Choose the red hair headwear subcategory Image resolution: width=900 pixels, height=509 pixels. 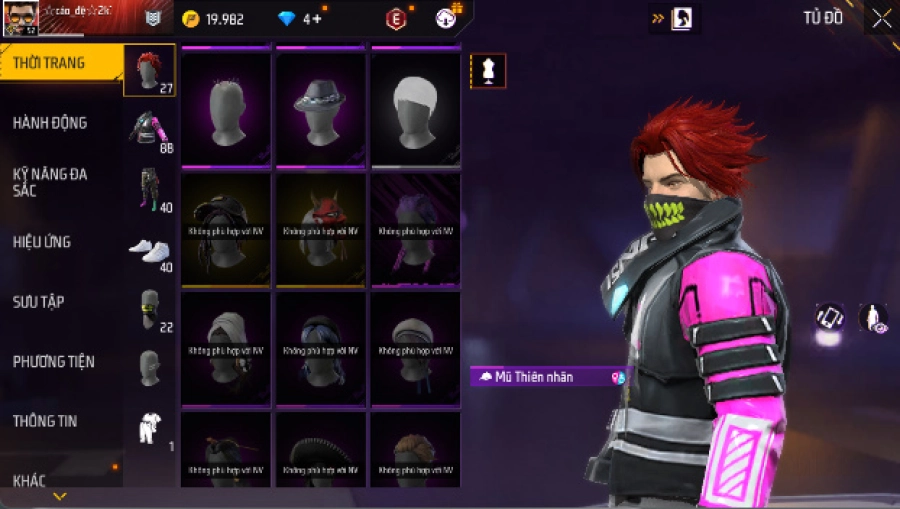tap(150, 70)
